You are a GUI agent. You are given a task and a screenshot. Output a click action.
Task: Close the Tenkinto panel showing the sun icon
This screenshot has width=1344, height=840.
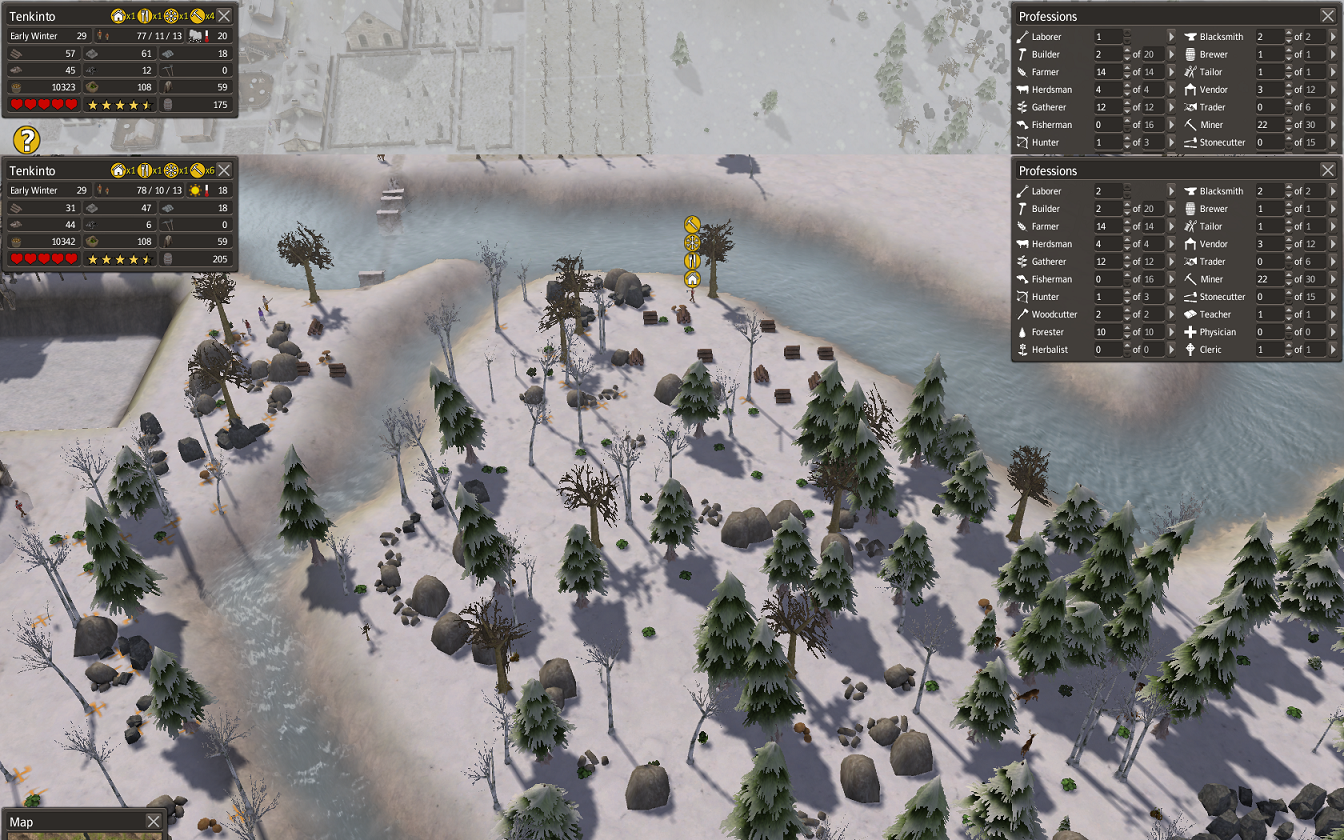coord(225,170)
